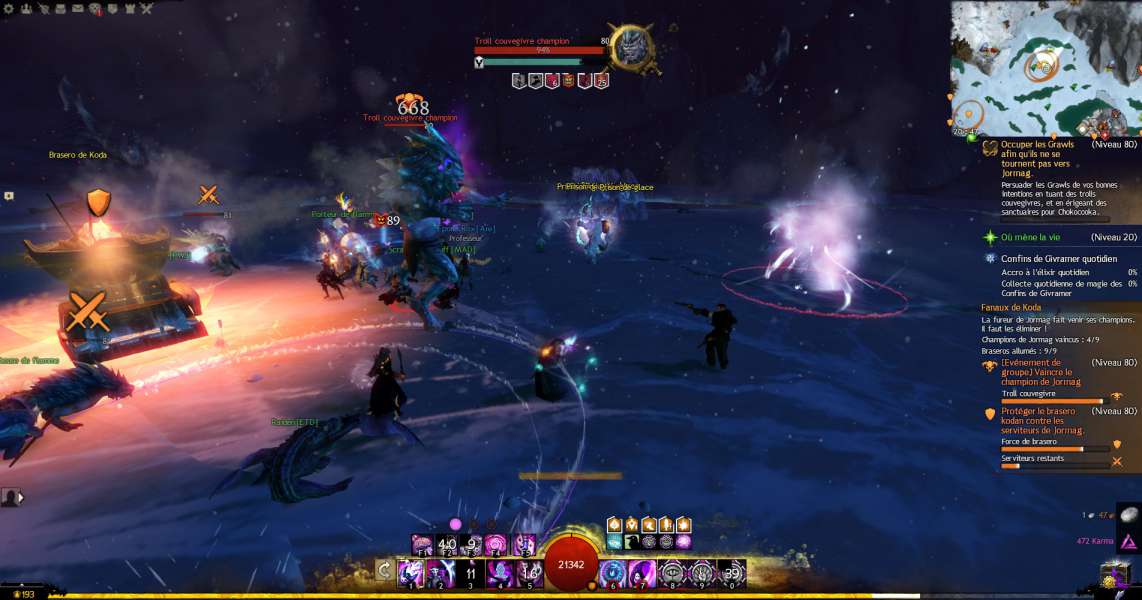
Task: Click the minimap
Action: (1045, 68)
